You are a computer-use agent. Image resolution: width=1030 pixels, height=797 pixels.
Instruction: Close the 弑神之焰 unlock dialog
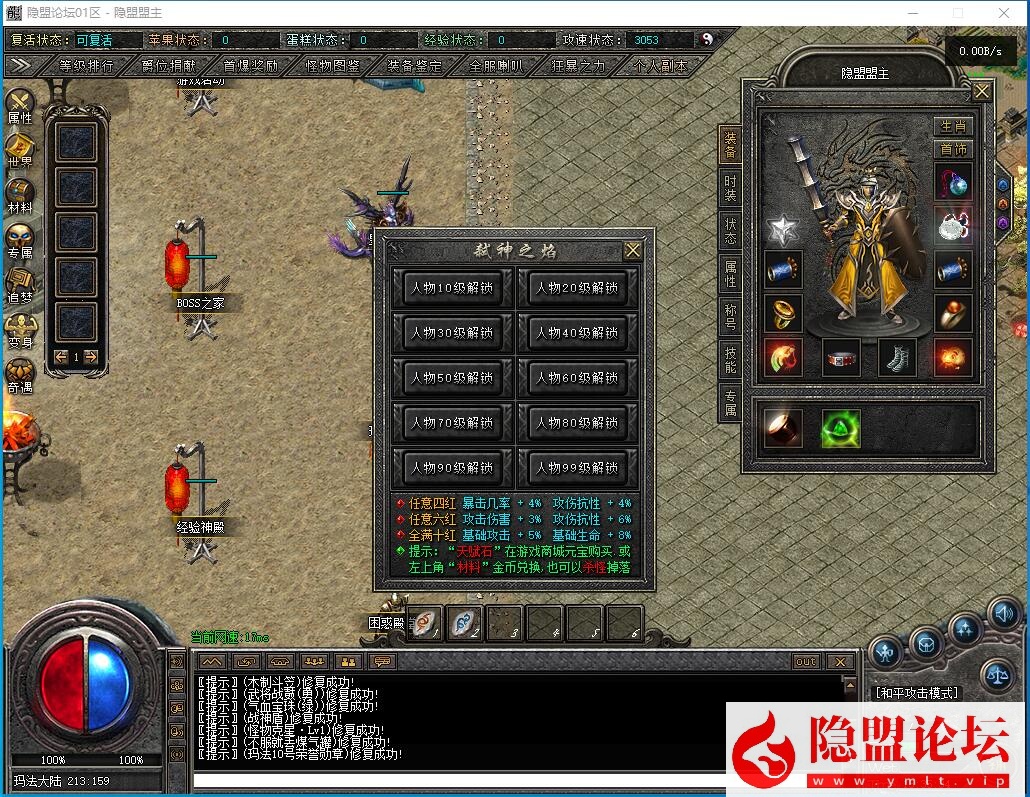[633, 250]
